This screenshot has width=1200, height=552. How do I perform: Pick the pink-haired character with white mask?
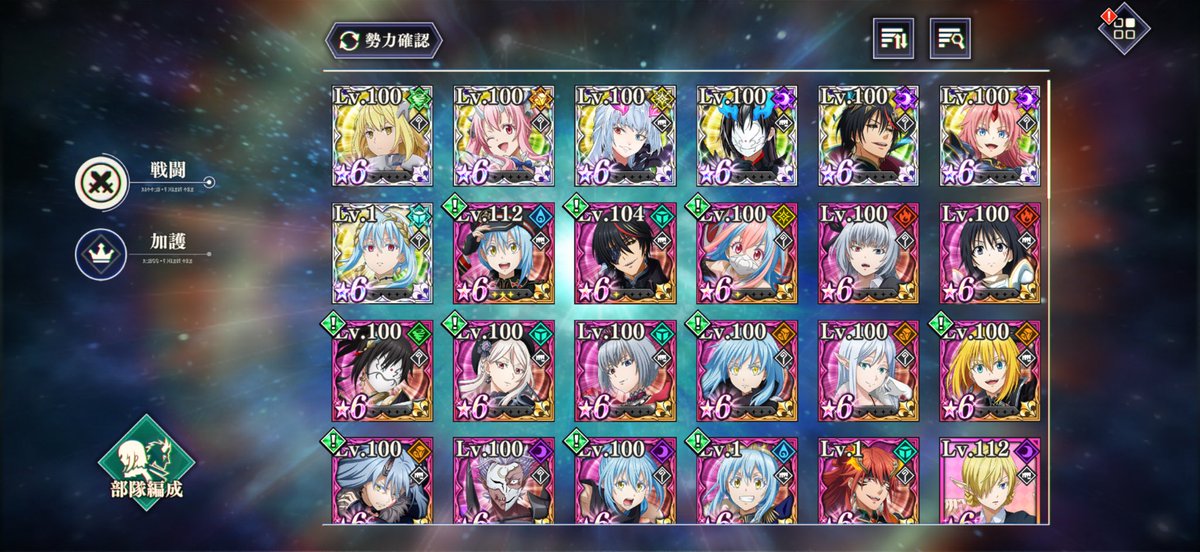click(747, 254)
